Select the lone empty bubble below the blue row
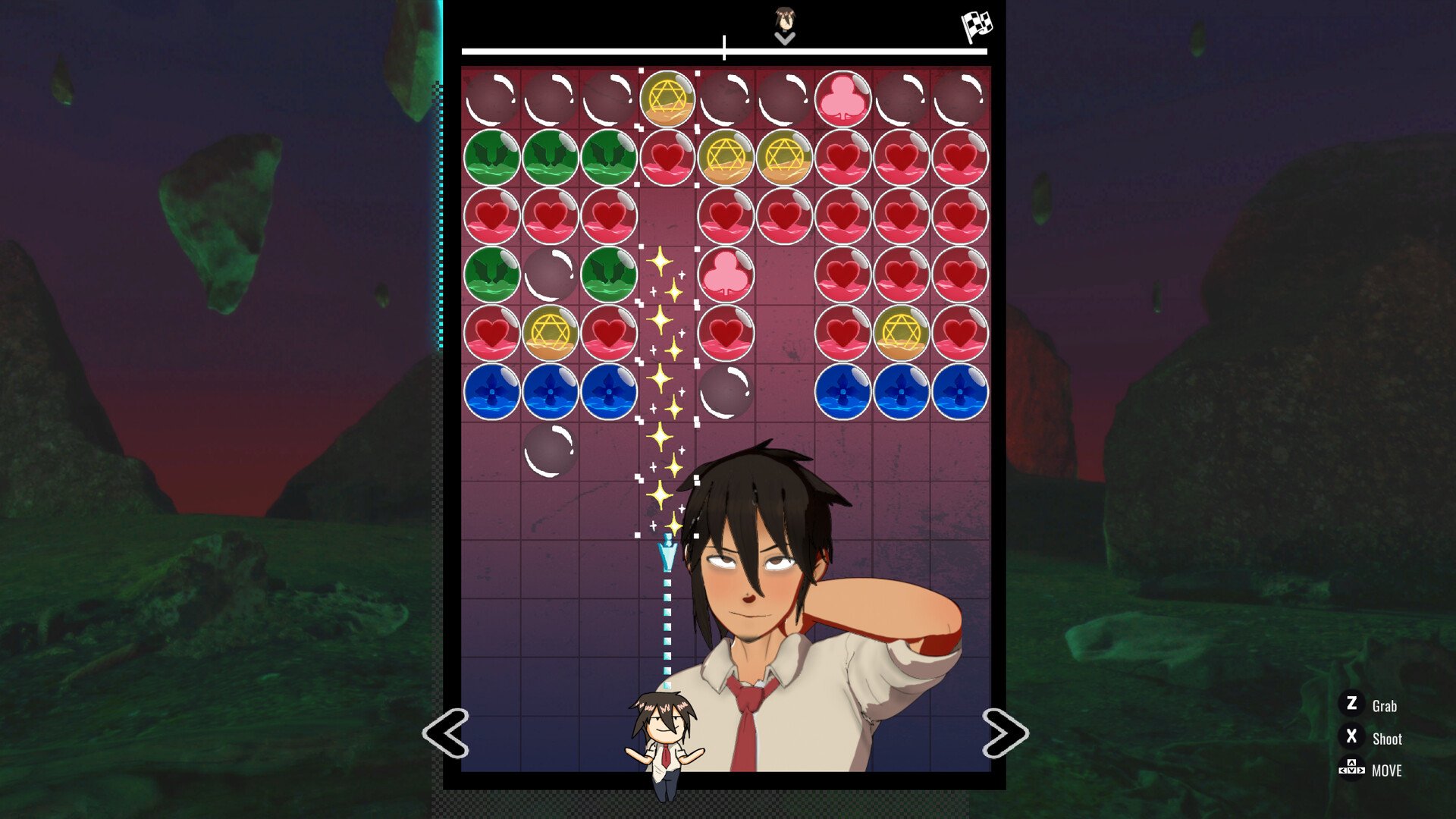The width and height of the screenshot is (1456, 819). coord(551,450)
